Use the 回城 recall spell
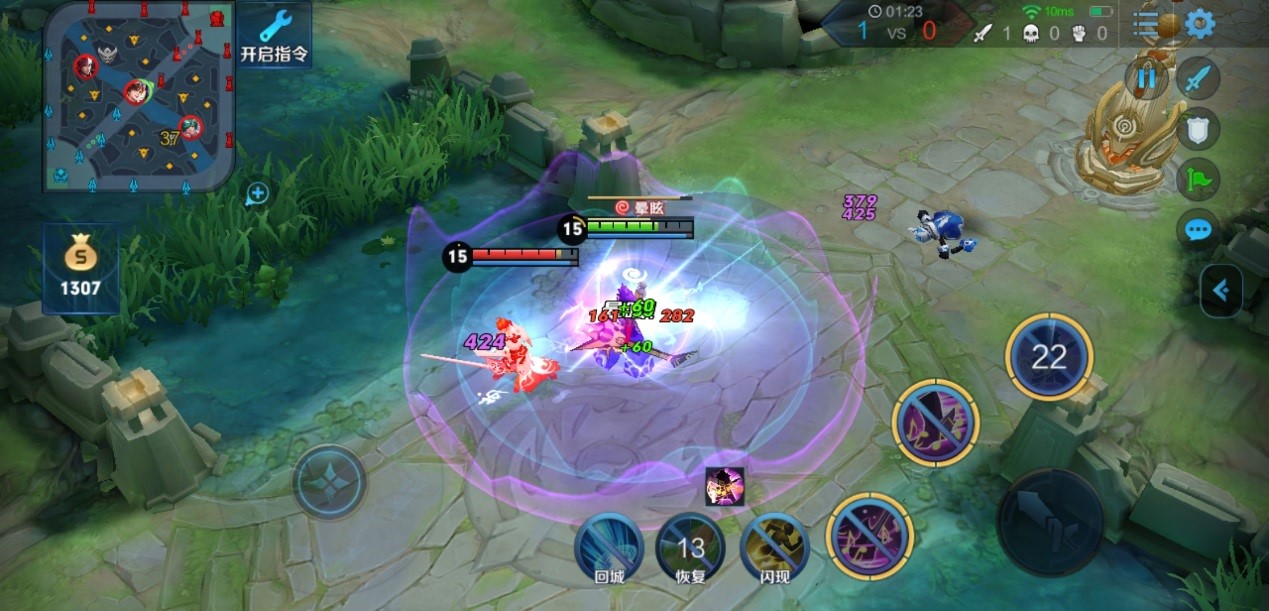The image size is (1269, 611). 609,547
